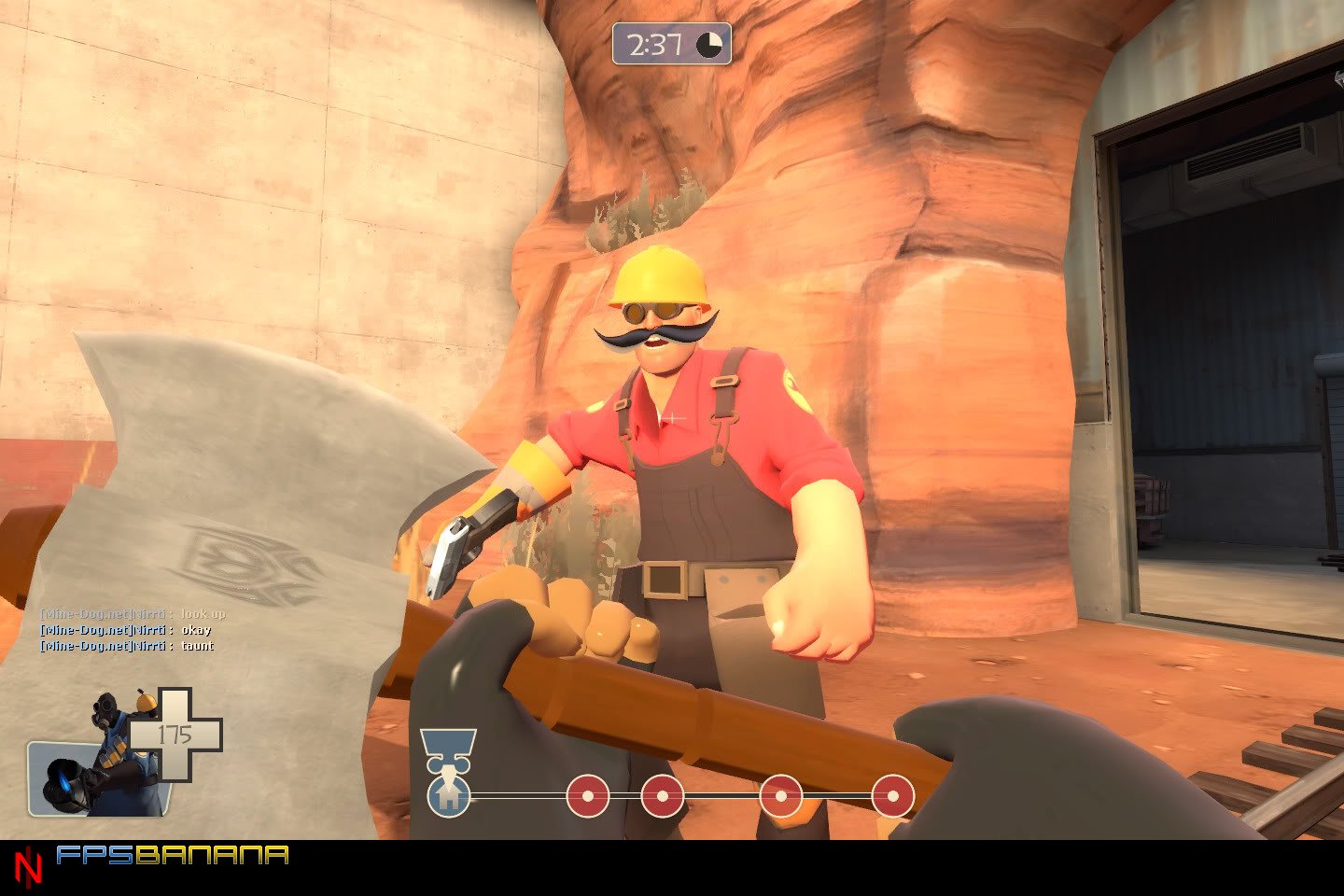Expand the match timer showing 2:37
Screen dimensions: 1344x896
click(x=658, y=43)
